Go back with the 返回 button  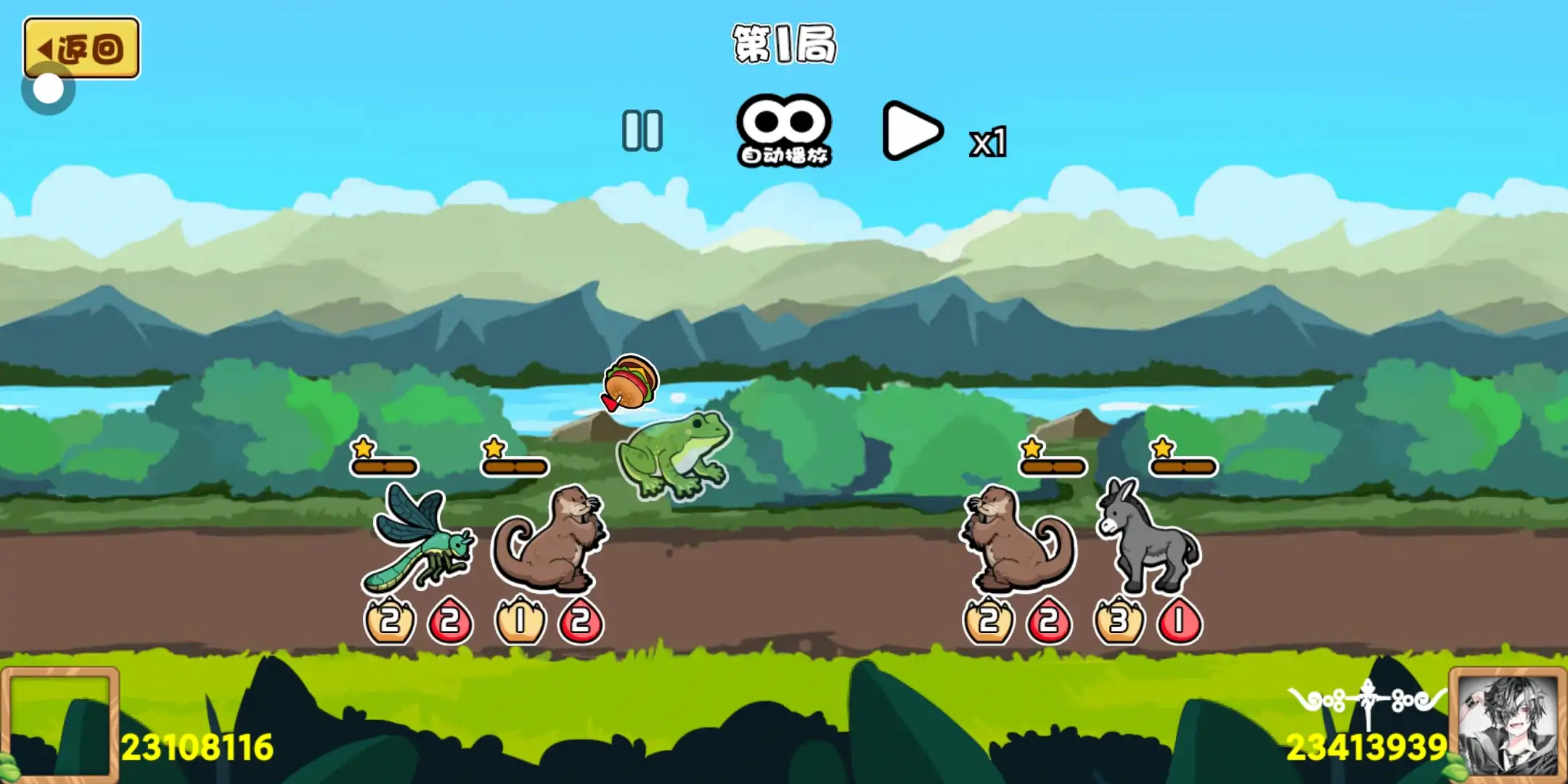point(81,48)
